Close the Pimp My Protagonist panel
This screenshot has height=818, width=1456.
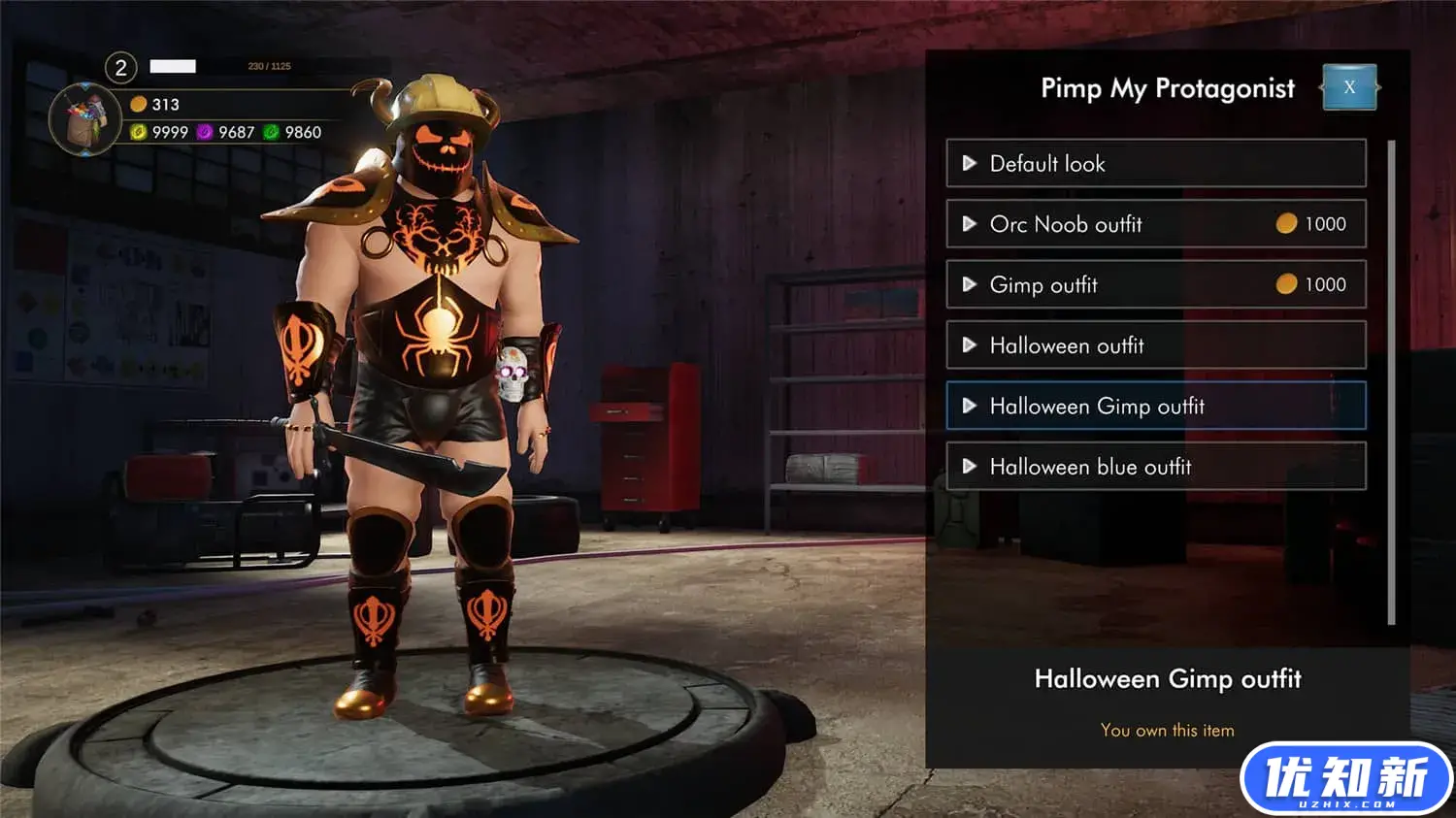pyautogui.click(x=1349, y=87)
